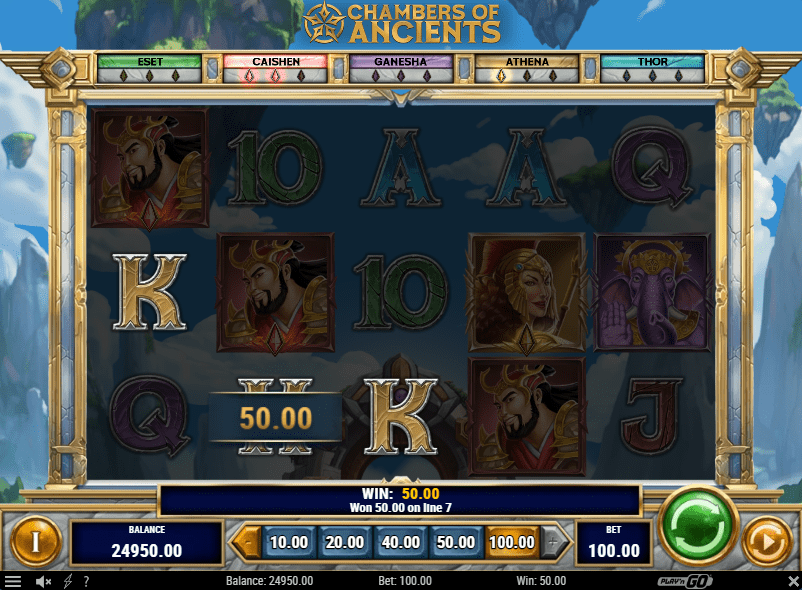Image resolution: width=802 pixels, height=590 pixels.
Task: Decrease the bet with the left arrow
Action: pos(245,543)
